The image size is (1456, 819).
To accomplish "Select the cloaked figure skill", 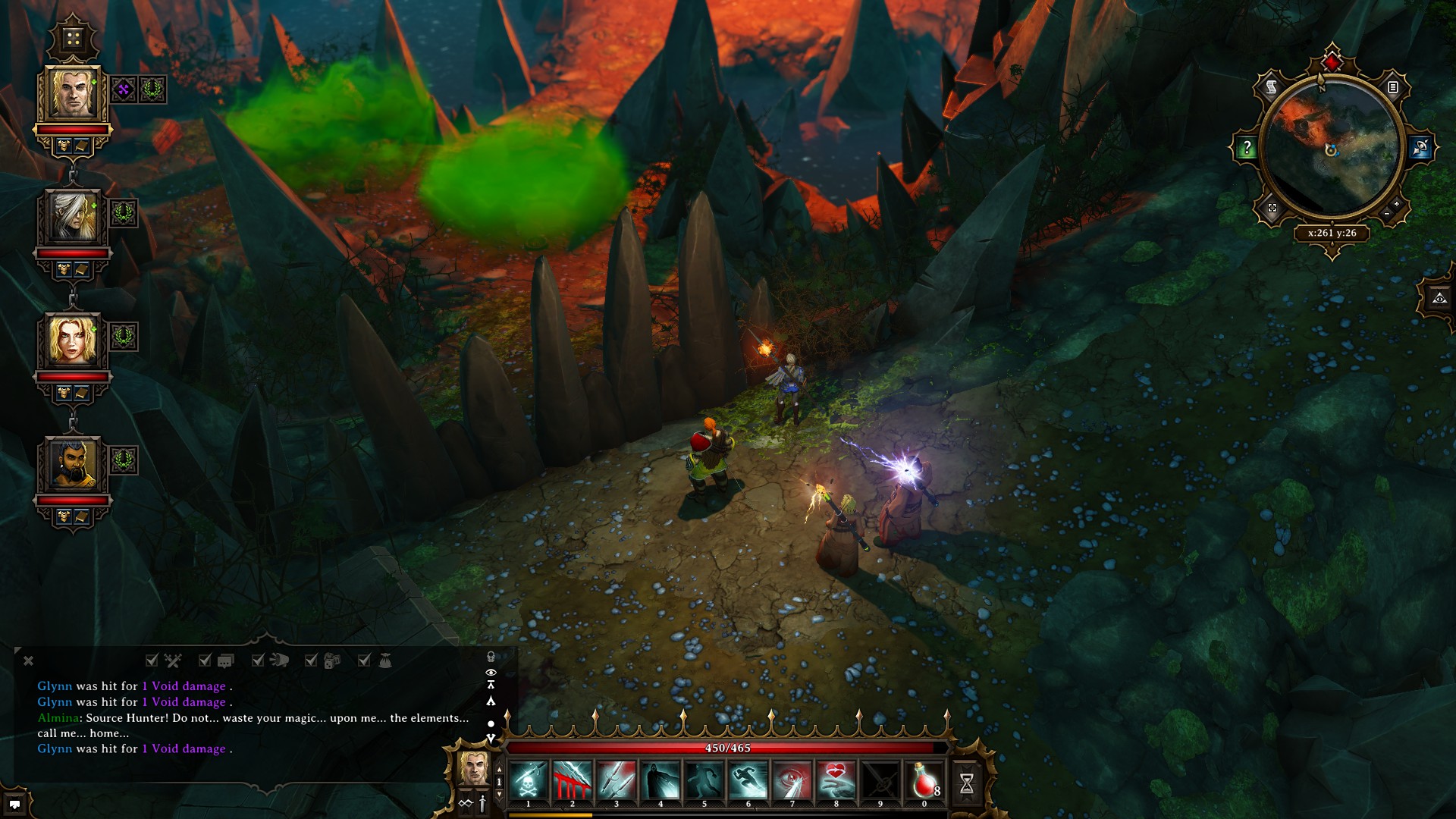I will click(x=661, y=781).
